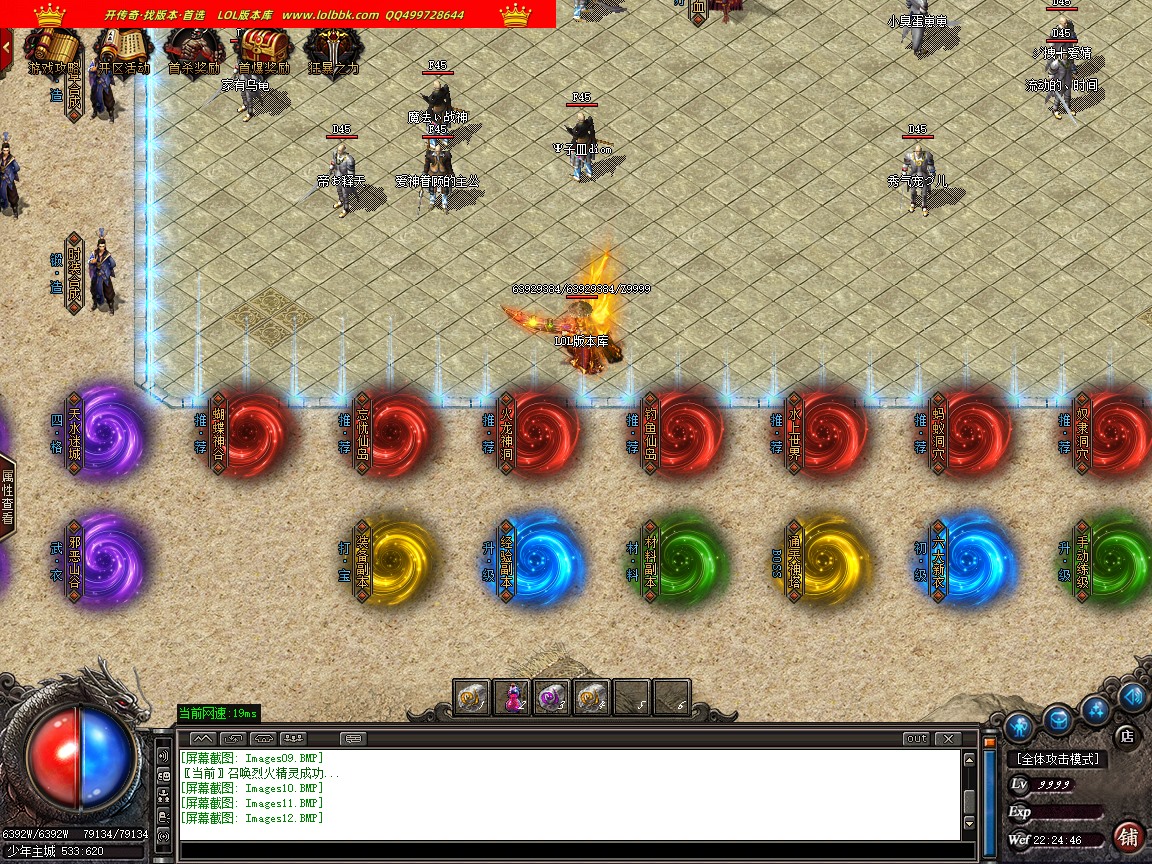The width and height of the screenshot is (1152, 864).
Task: Open the 首爆奖励 treasure chest icon
Action: click(x=263, y=48)
